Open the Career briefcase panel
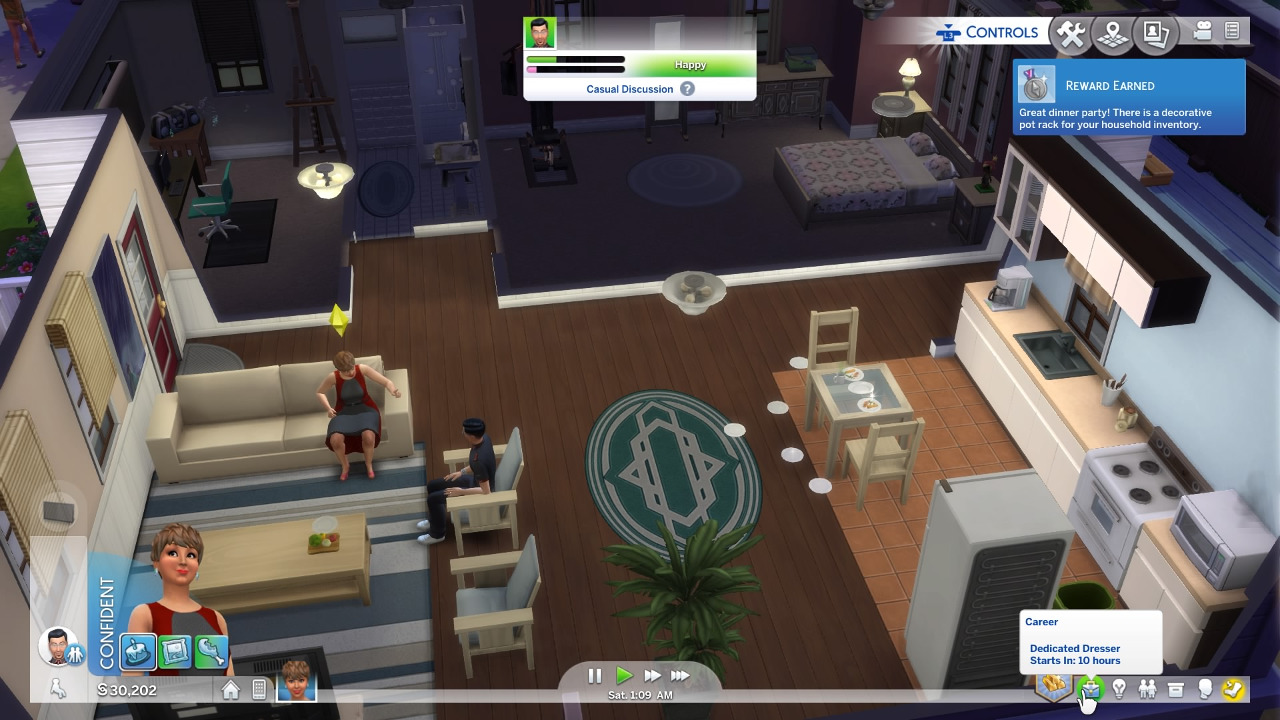 [1090, 688]
